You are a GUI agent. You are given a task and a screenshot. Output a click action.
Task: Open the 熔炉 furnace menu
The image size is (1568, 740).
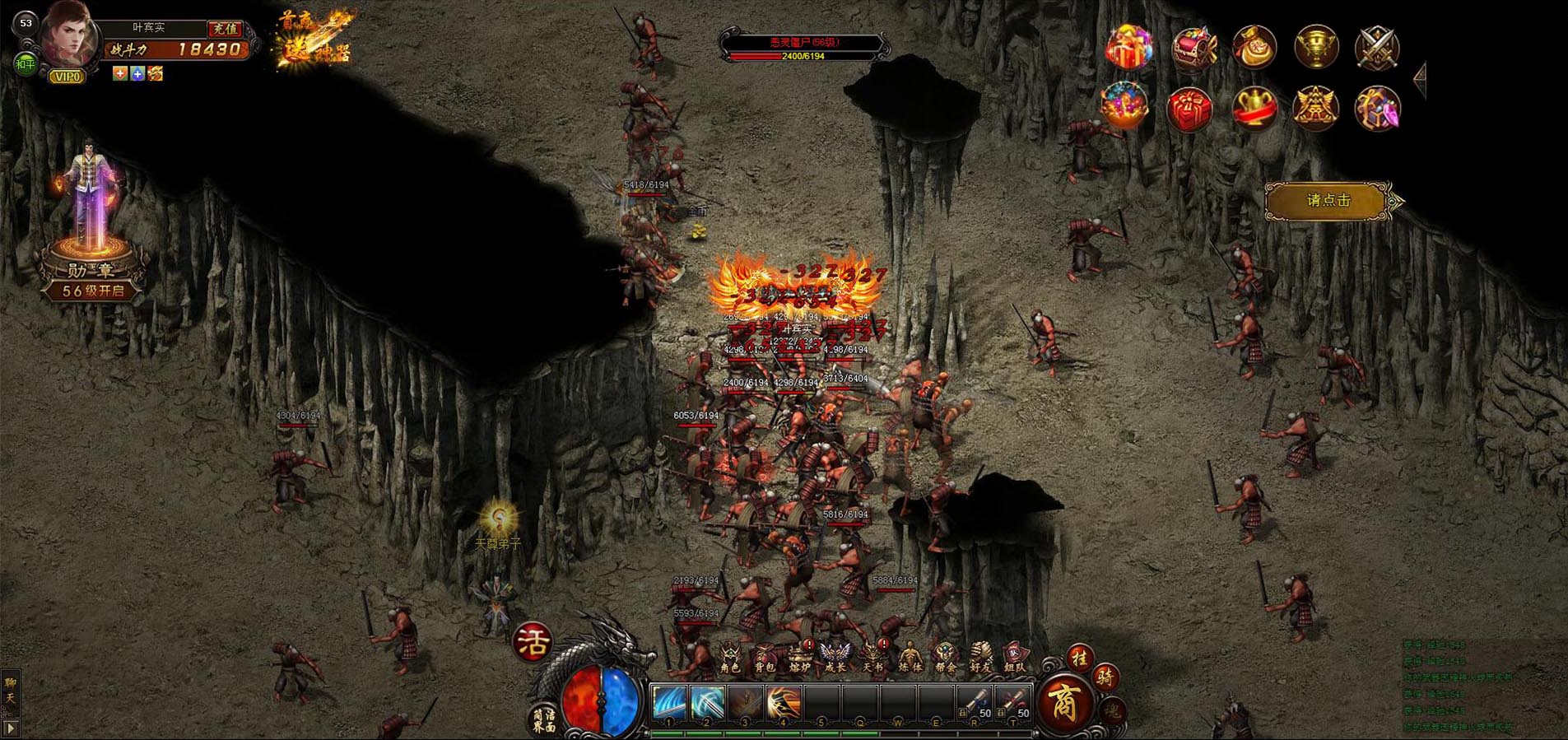click(x=799, y=659)
